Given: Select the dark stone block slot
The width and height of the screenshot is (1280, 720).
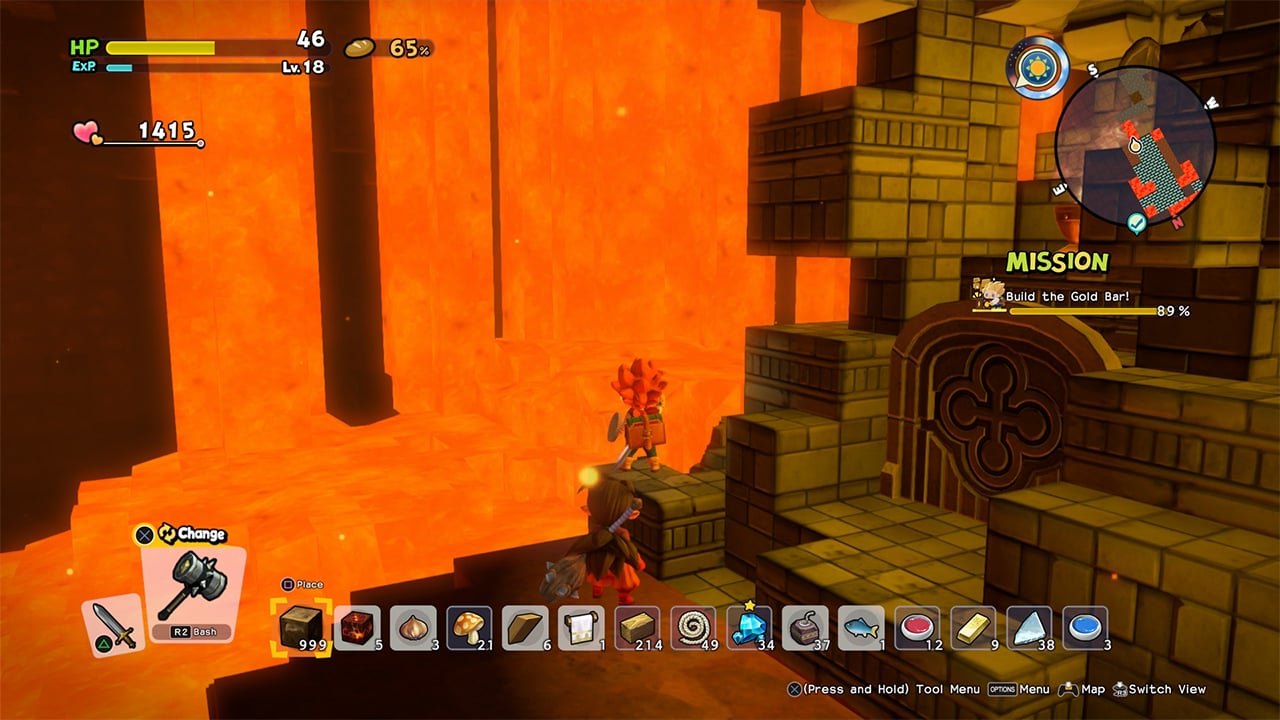Looking at the screenshot, I should click(300, 627).
